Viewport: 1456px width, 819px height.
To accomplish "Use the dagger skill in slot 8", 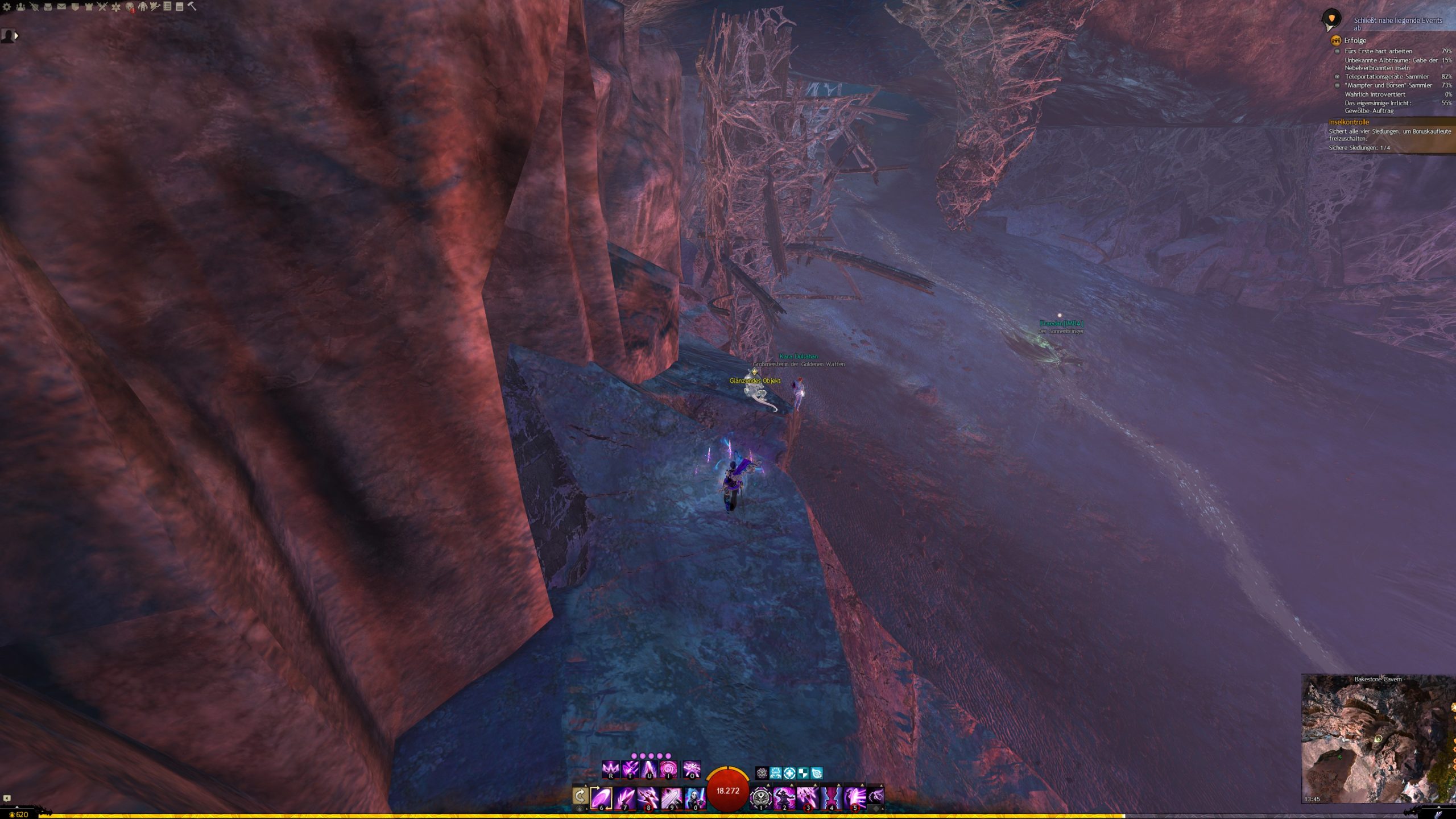I will 648,797.
